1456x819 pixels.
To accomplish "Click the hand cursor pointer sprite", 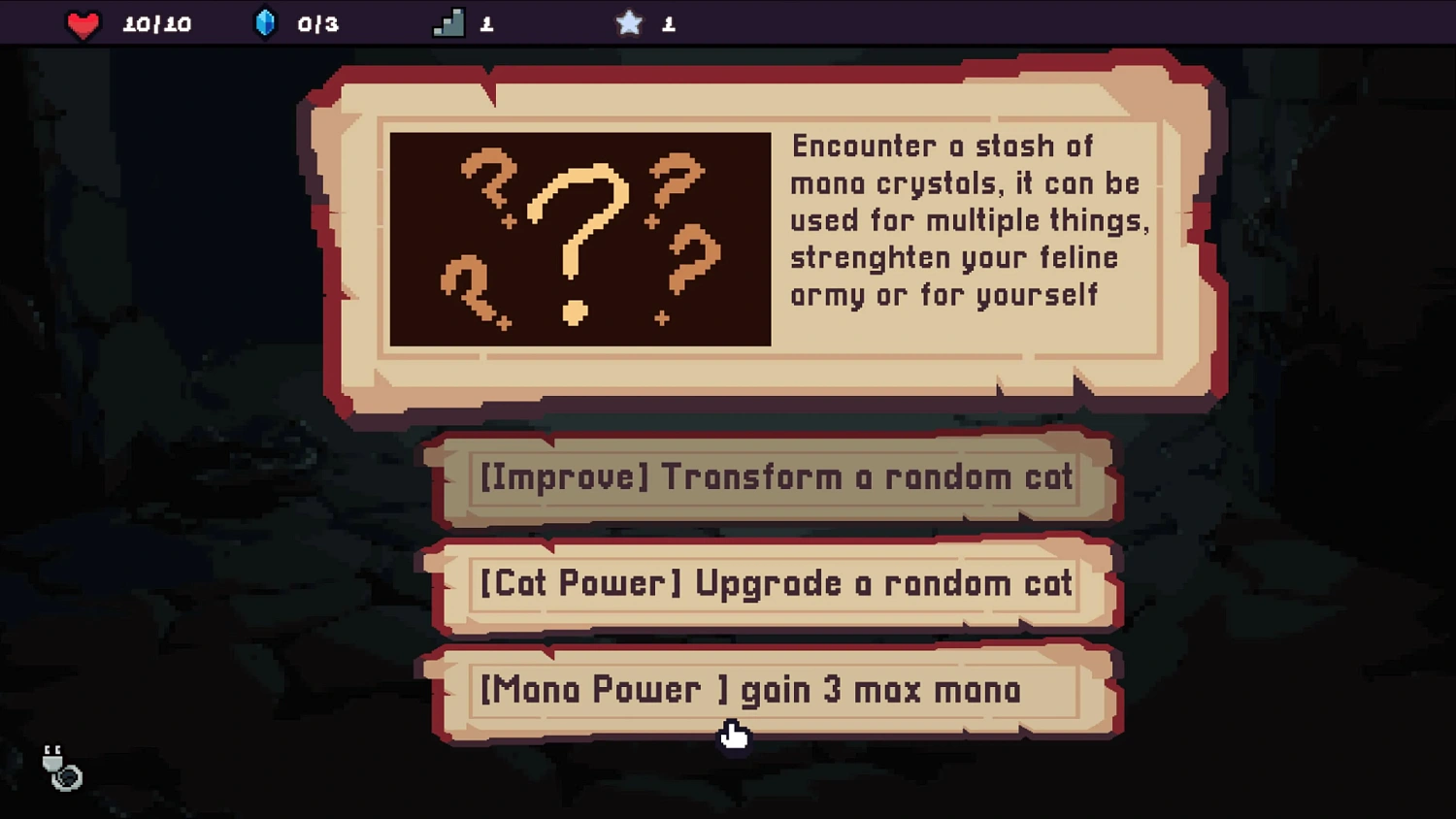I will [735, 738].
